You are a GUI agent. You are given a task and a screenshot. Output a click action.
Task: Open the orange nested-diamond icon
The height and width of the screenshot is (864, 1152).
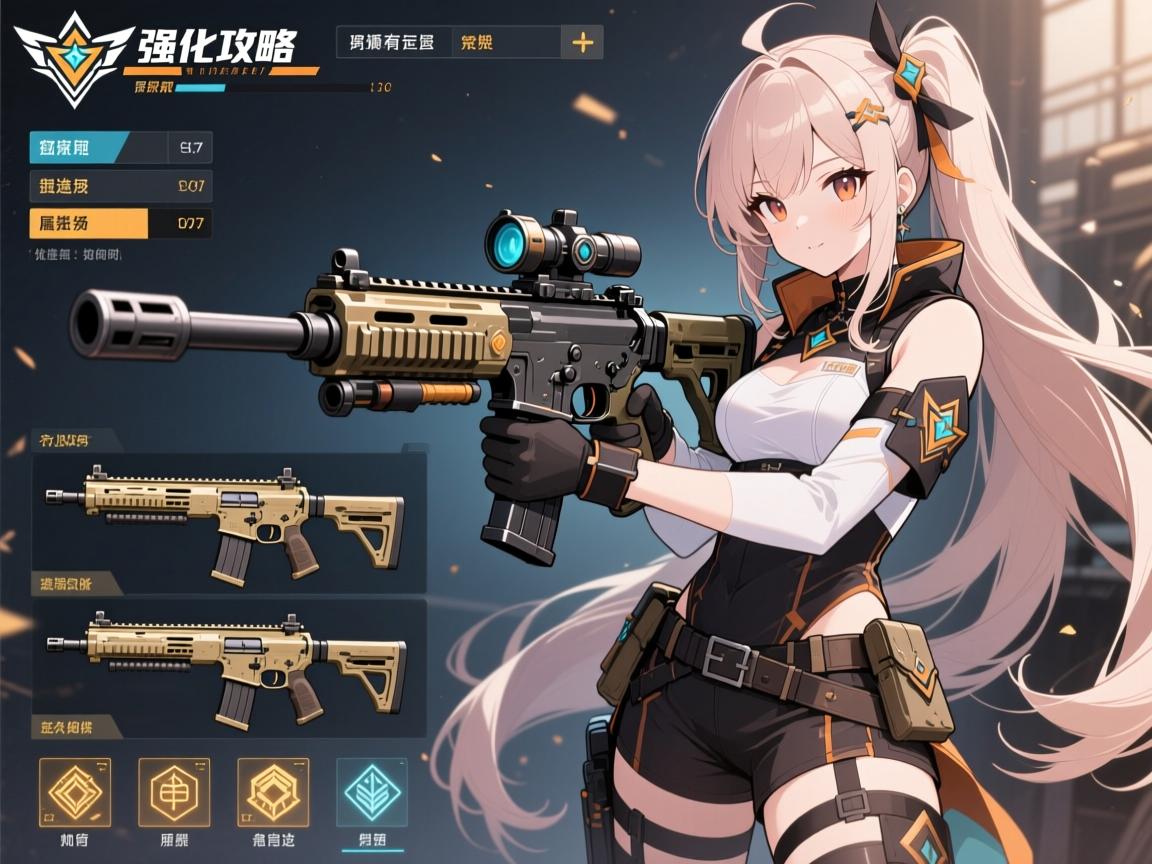75,792
